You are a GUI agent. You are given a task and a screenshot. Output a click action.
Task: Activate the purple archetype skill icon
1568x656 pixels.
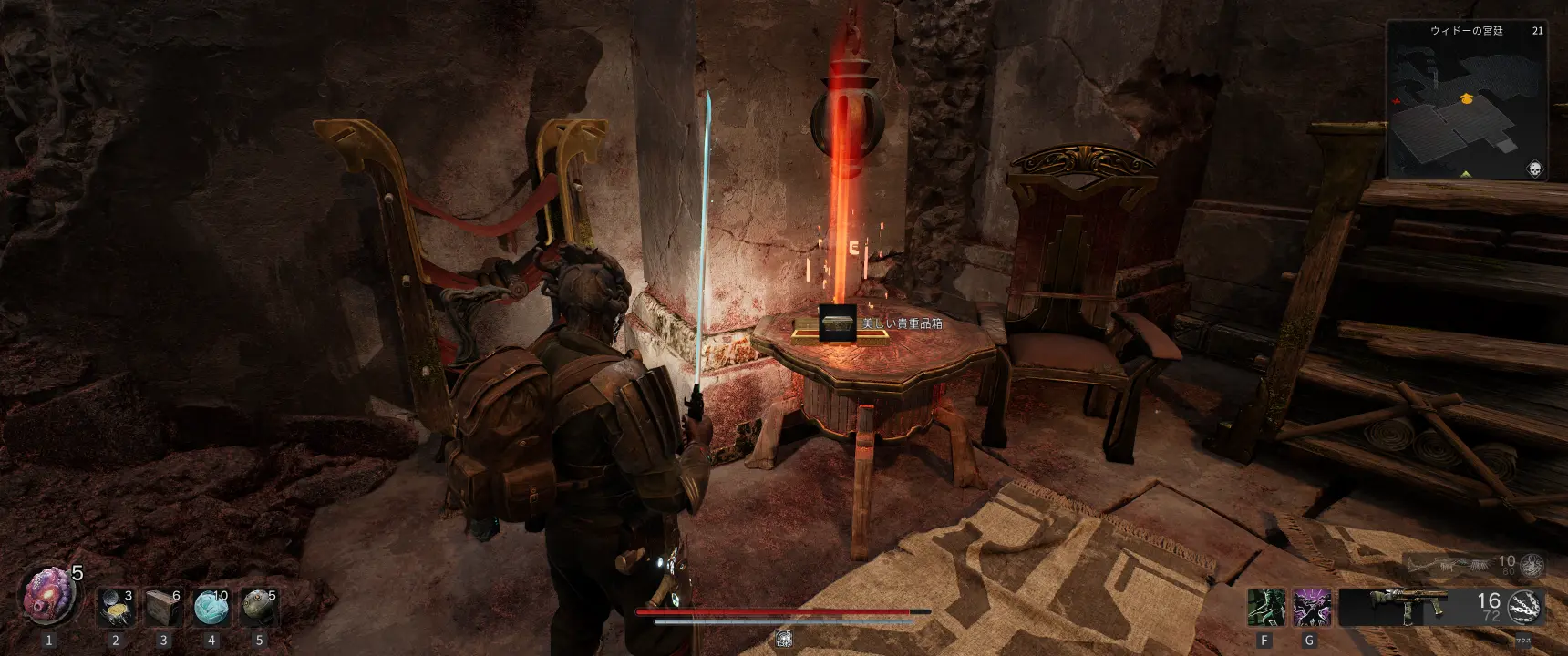tap(1311, 608)
